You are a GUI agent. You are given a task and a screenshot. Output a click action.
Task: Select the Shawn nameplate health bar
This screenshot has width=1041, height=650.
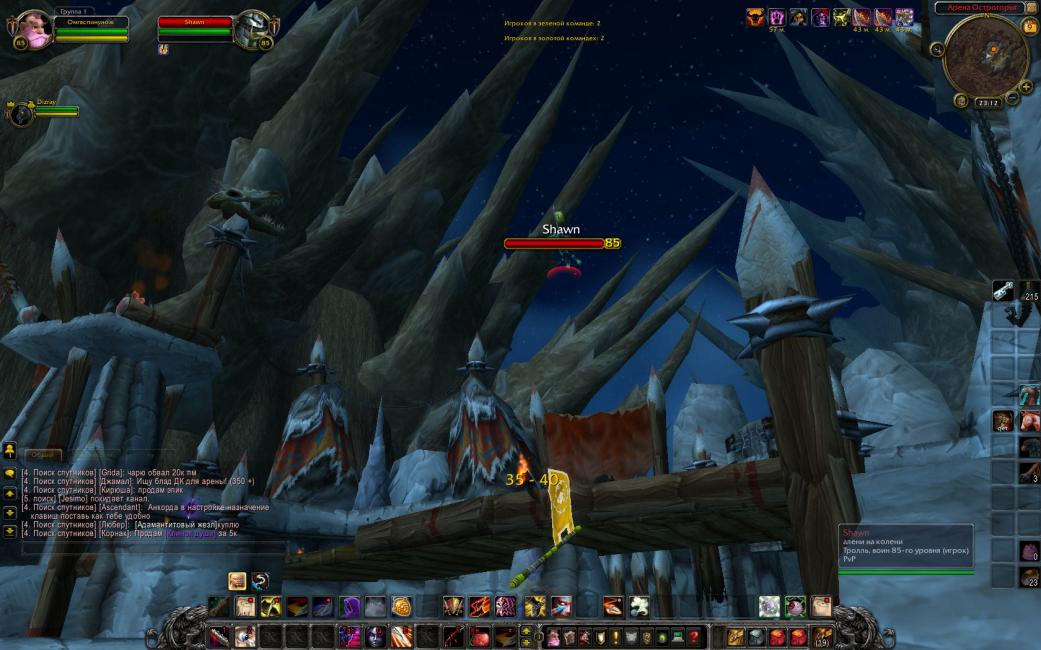click(x=554, y=243)
